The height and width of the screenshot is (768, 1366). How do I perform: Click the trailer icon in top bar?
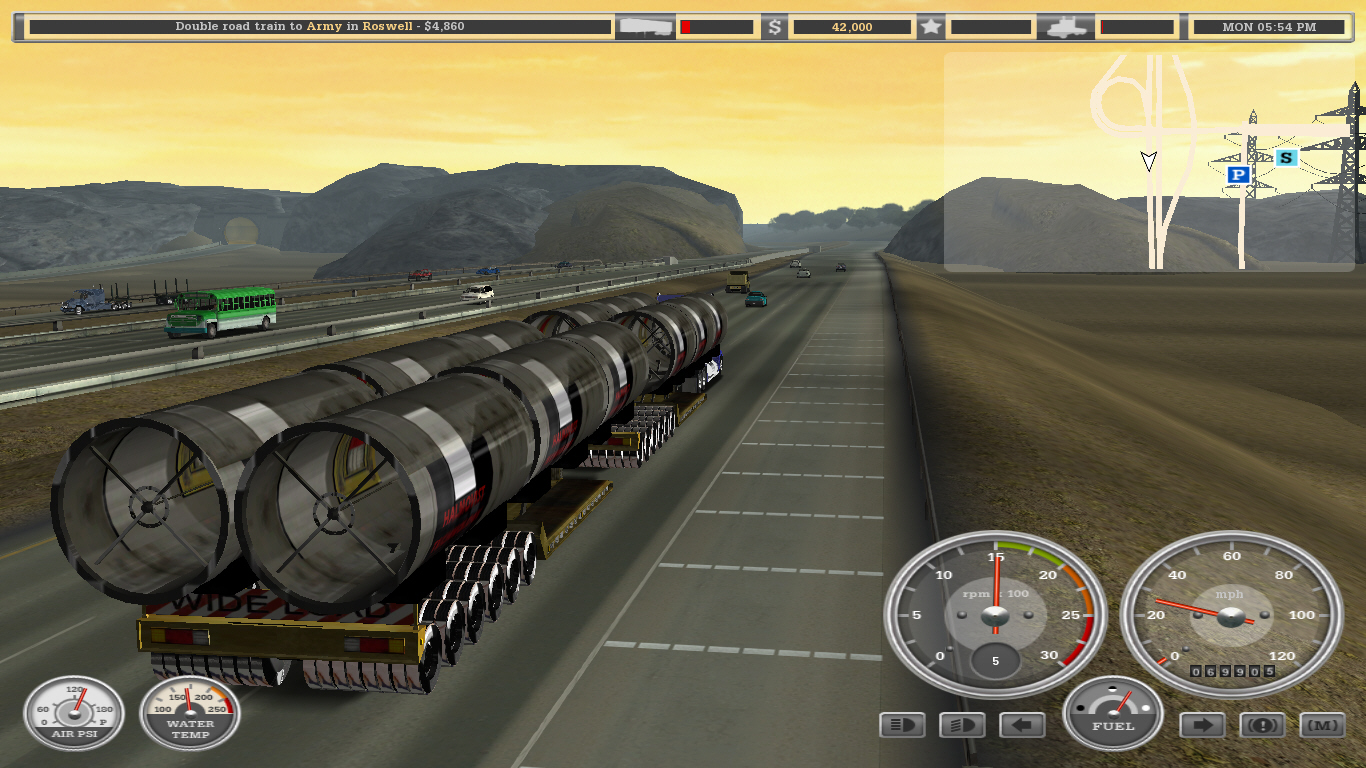tap(645, 27)
